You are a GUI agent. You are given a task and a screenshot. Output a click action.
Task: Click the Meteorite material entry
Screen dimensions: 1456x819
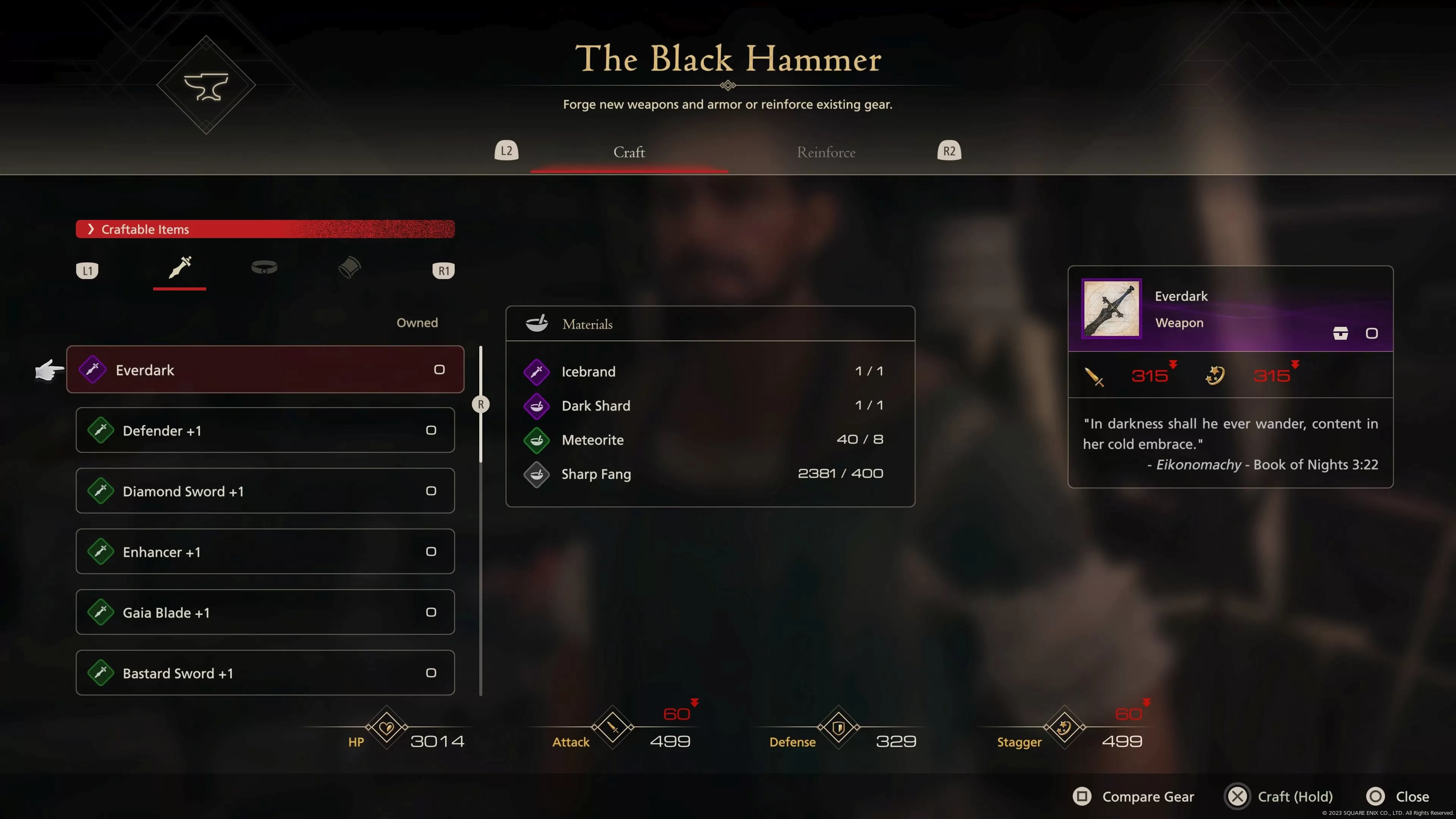(x=710, y=440)
